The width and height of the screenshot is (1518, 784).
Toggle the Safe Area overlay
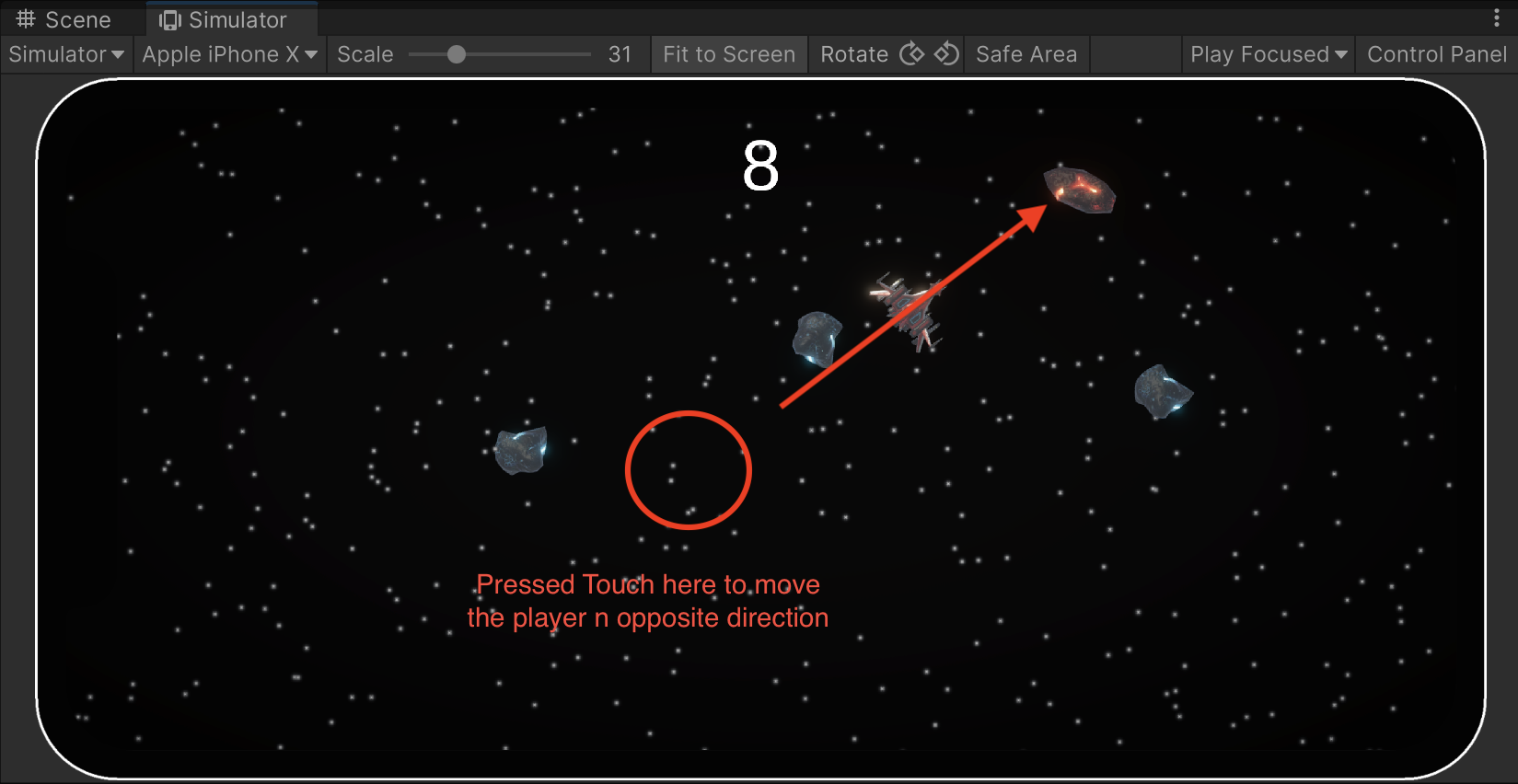[1026, 54]
